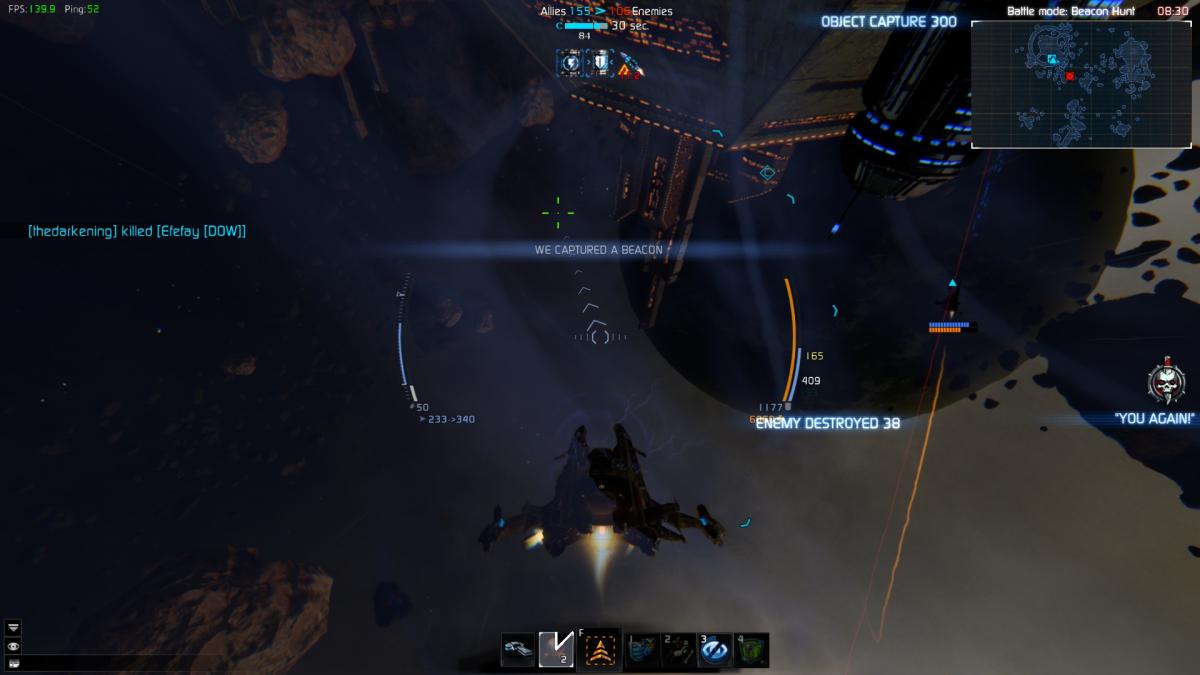Toggle chat visibility with the eye icon
This screenshot has width=1200, height=675.
13,645
